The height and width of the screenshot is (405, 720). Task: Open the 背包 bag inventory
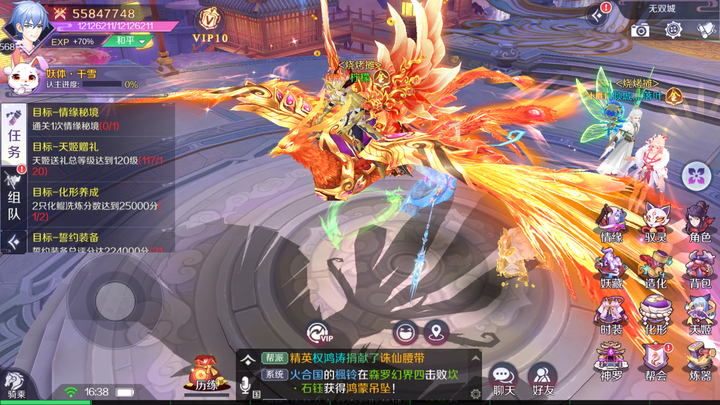[699, 268]
